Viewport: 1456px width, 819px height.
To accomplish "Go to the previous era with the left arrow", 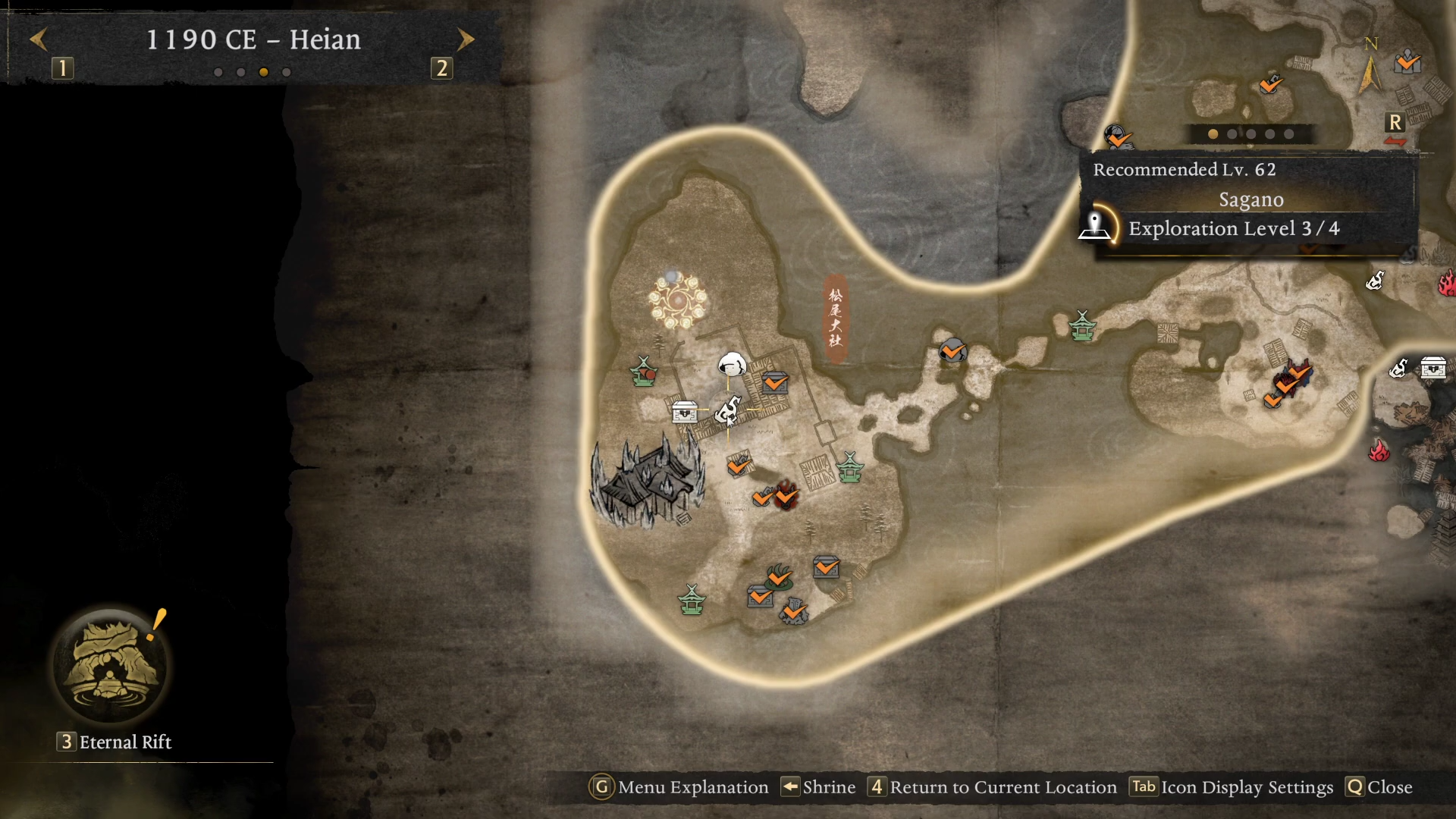I will tap(39, 39).
